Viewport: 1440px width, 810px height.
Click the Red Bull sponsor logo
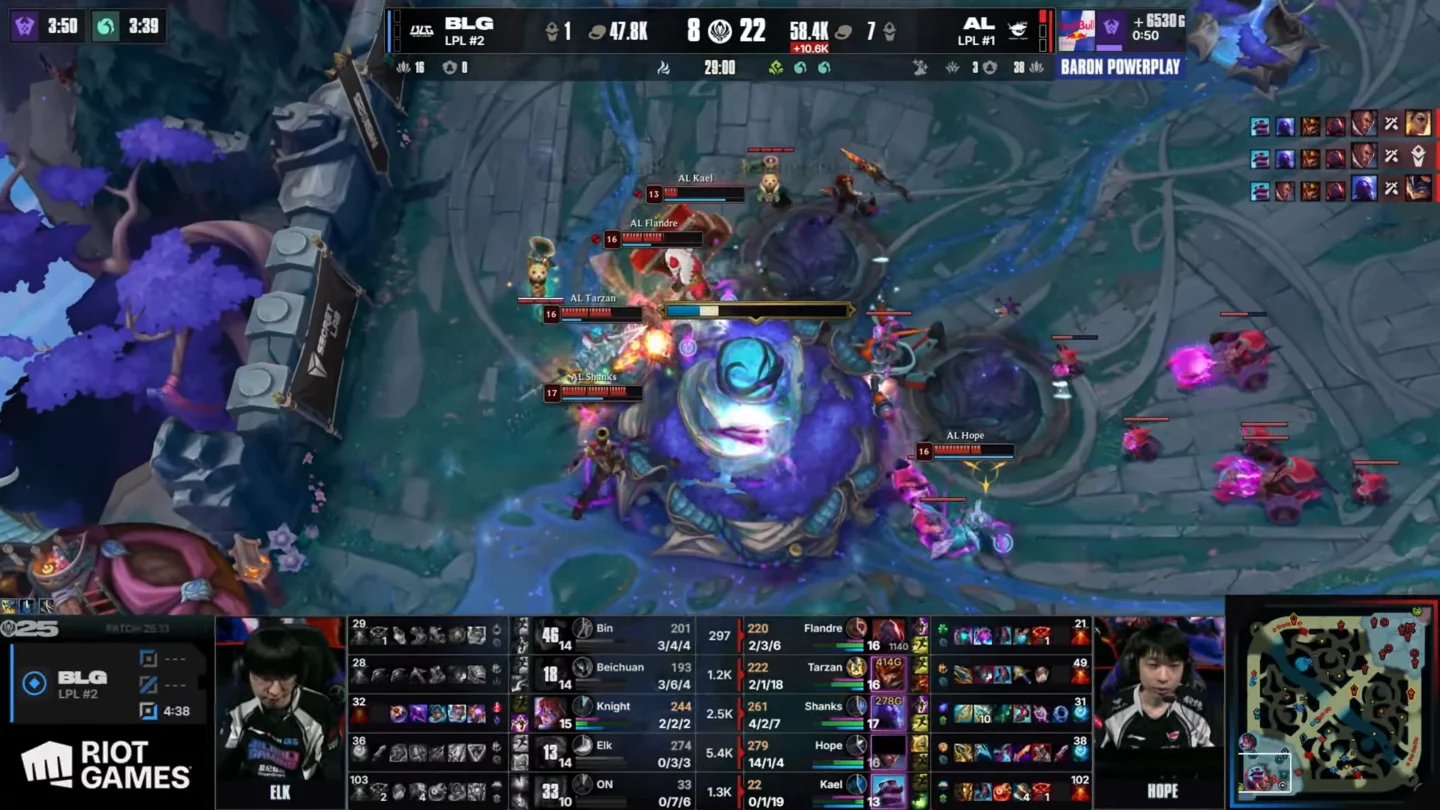[1076, 27]
